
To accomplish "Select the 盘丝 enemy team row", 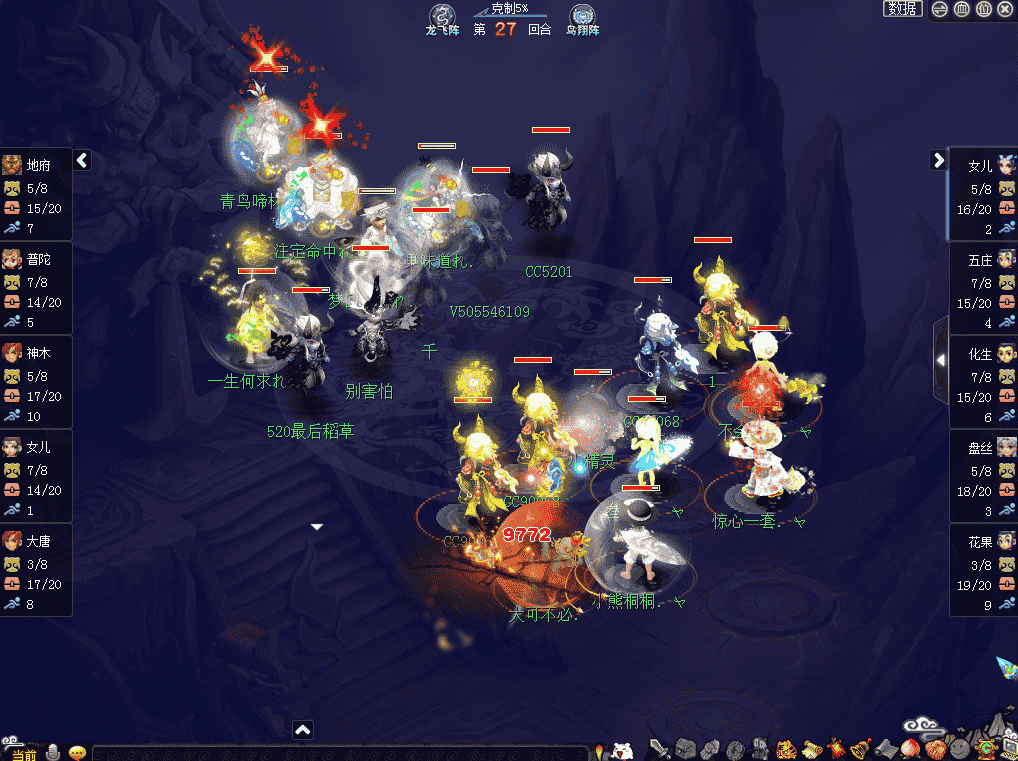I will 983,478.
